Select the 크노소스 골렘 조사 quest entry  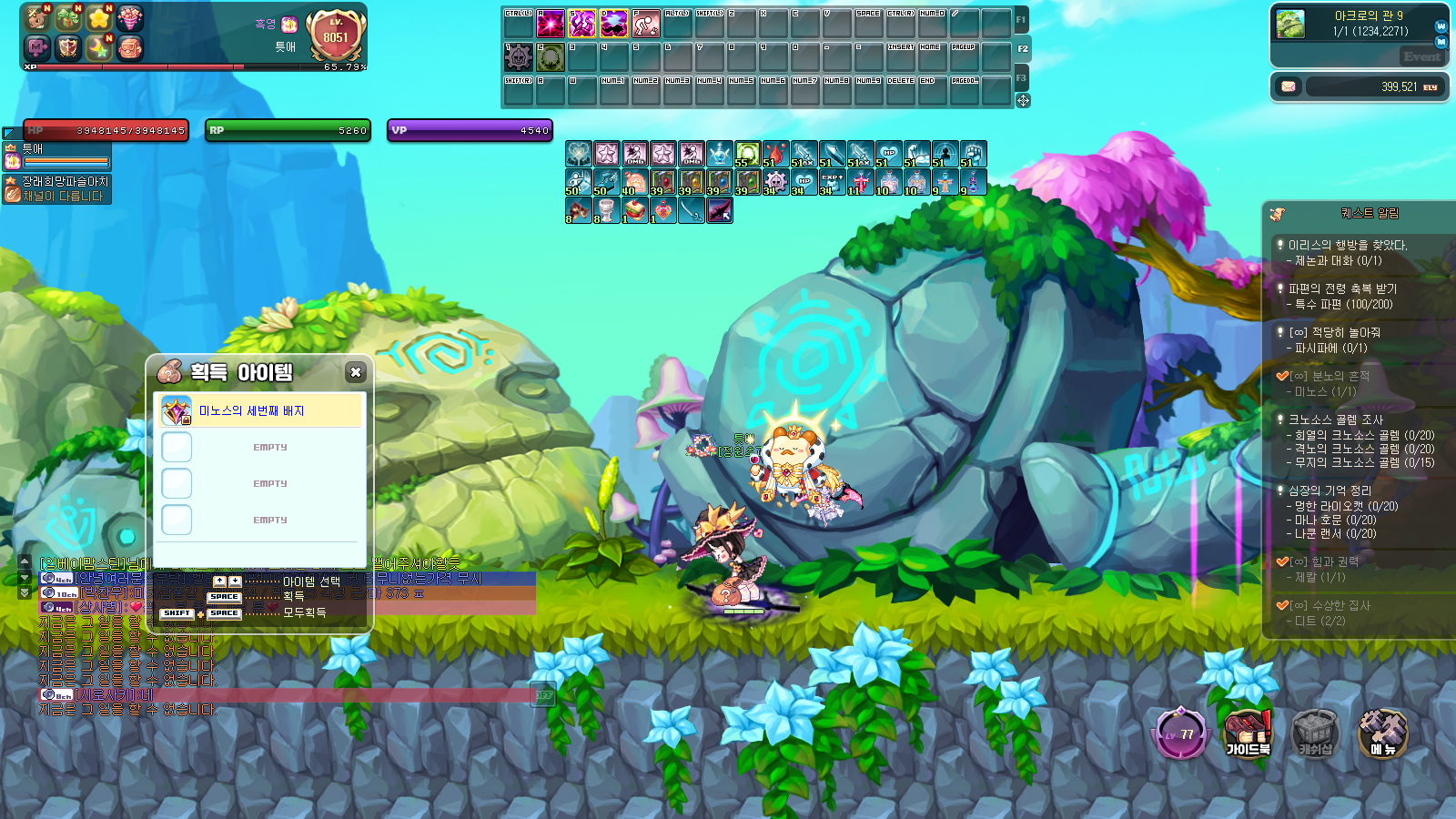point(1335,420)
